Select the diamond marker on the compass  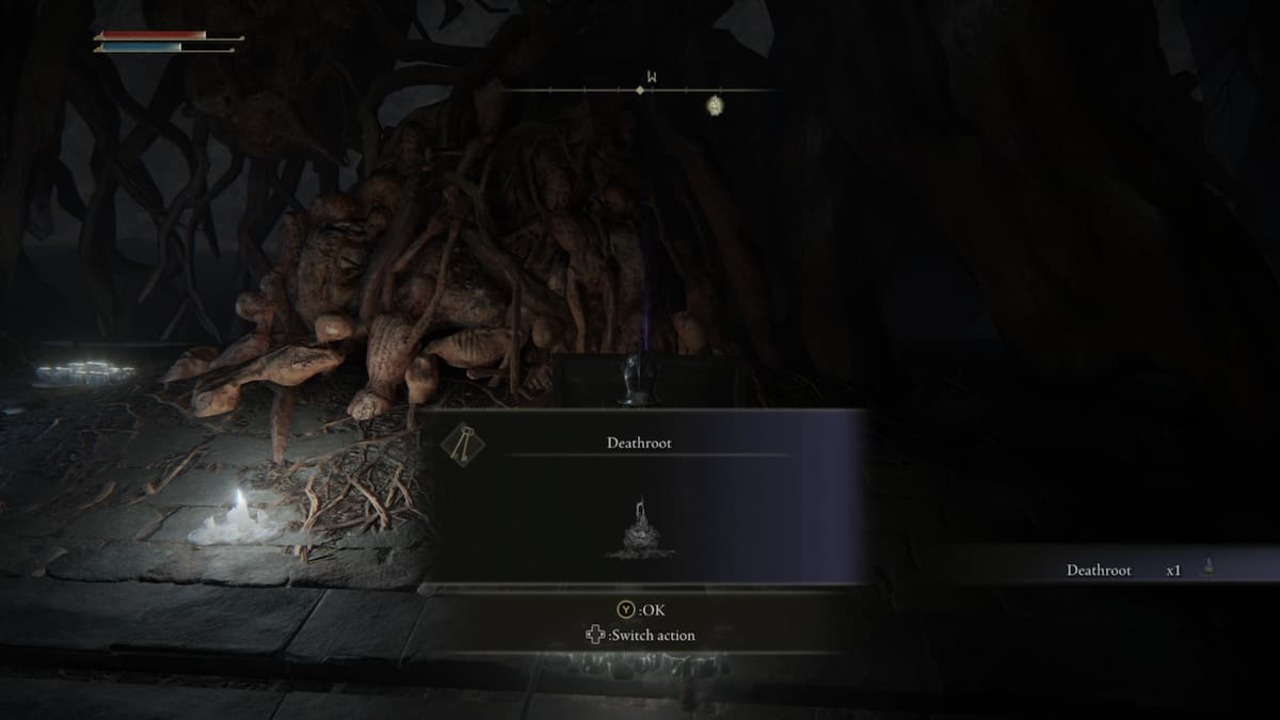[x=639, y=90]
